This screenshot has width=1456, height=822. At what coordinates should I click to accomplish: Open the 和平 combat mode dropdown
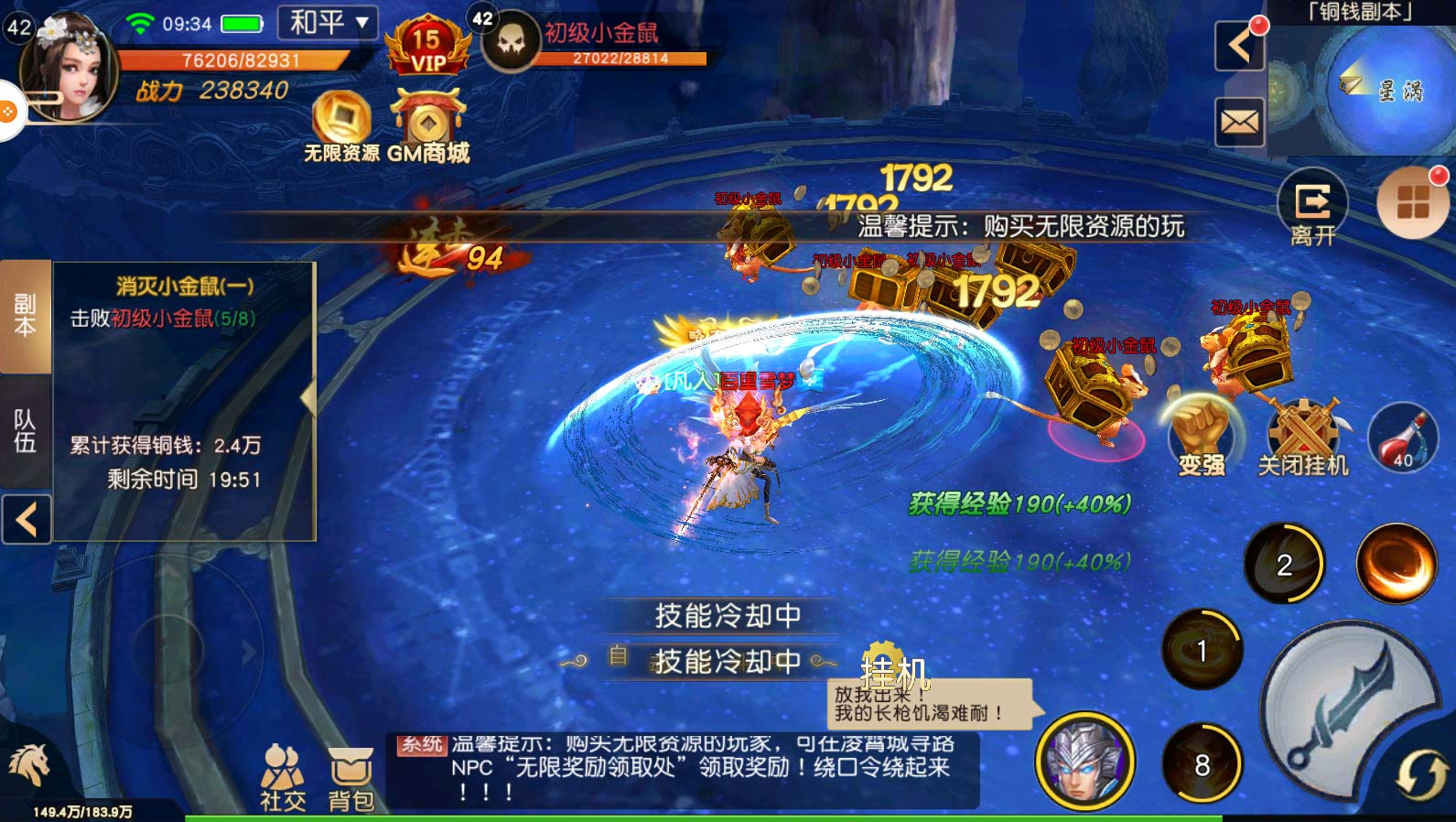[329, 23]
